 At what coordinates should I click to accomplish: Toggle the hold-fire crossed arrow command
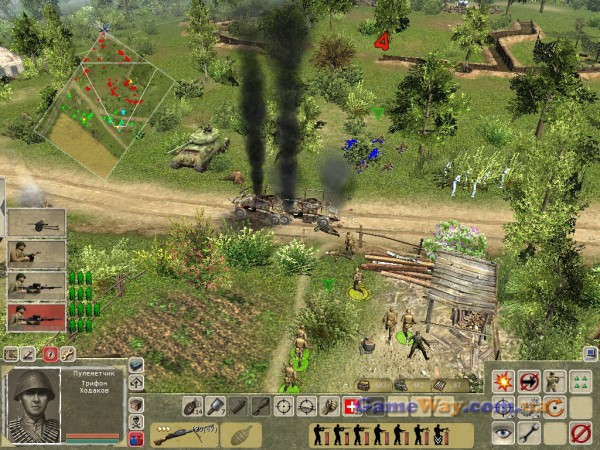click(529, 381)
